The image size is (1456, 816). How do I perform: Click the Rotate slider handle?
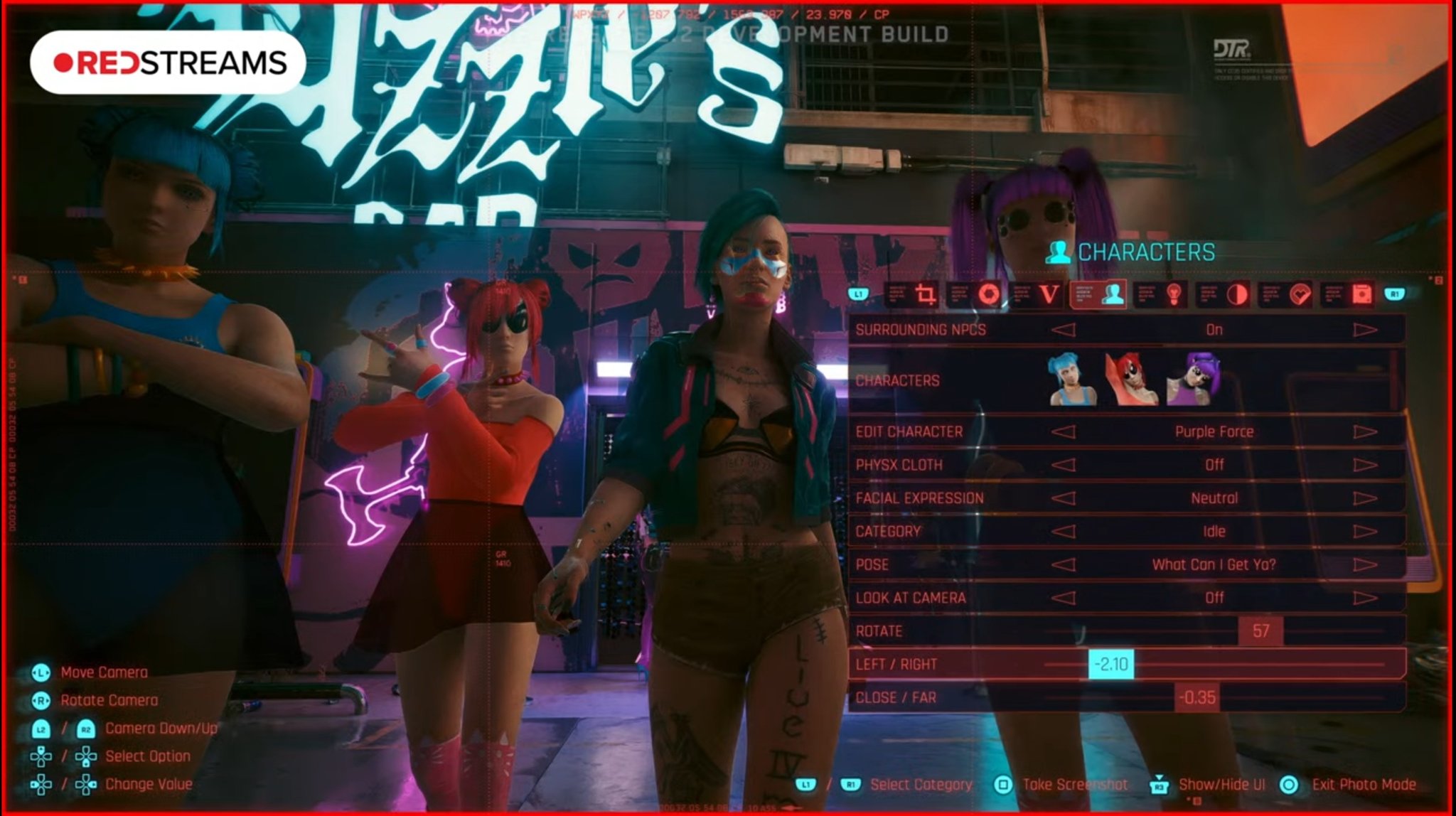point(1260,631)
